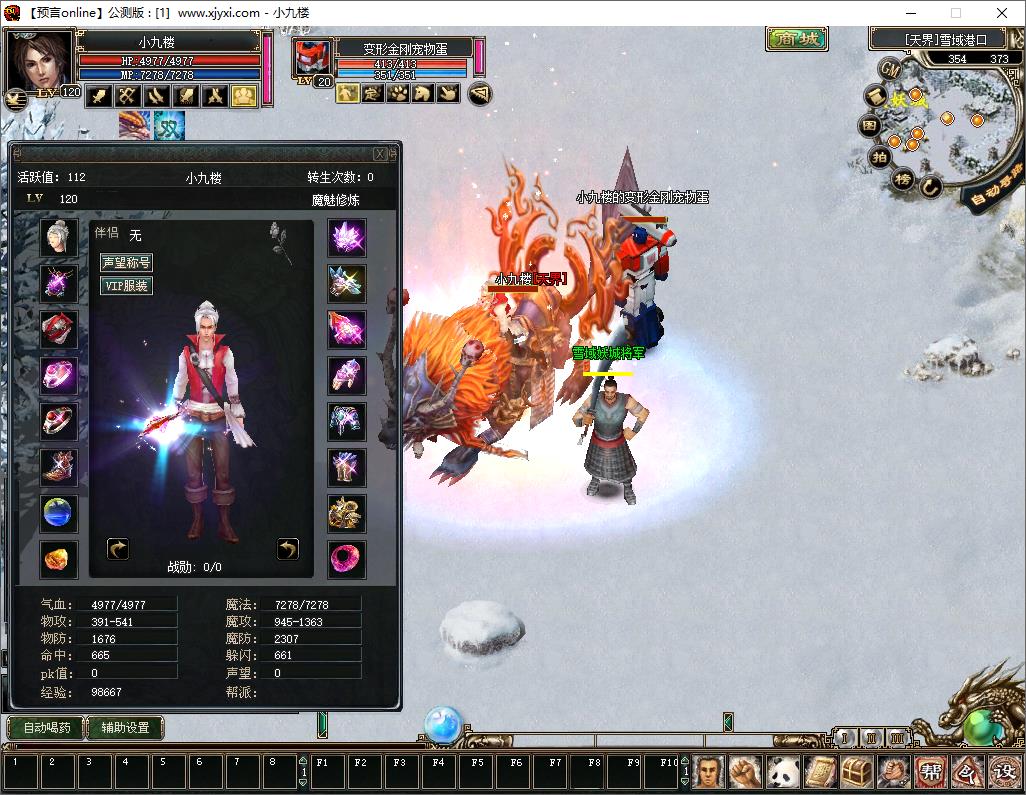
Task: Open the 商城 shop button
Action: (x=797, y=39)
